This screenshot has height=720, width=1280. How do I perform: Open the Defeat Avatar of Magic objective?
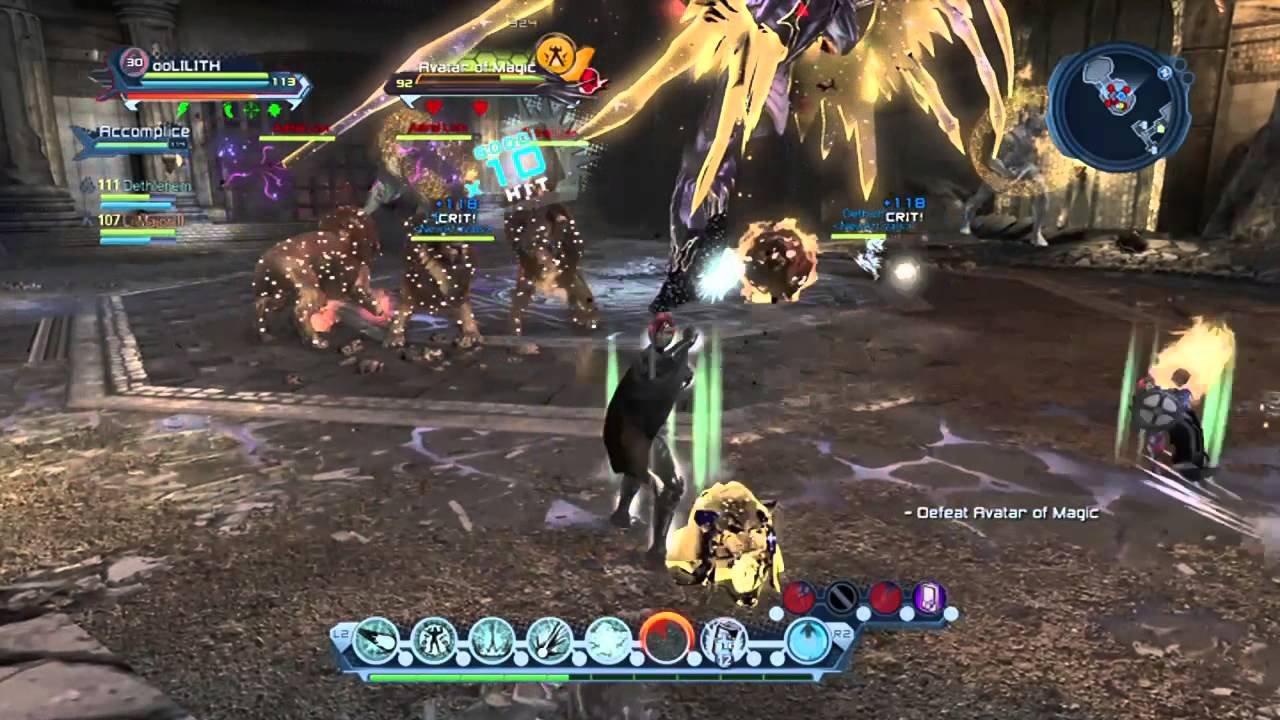(1000, 513)
